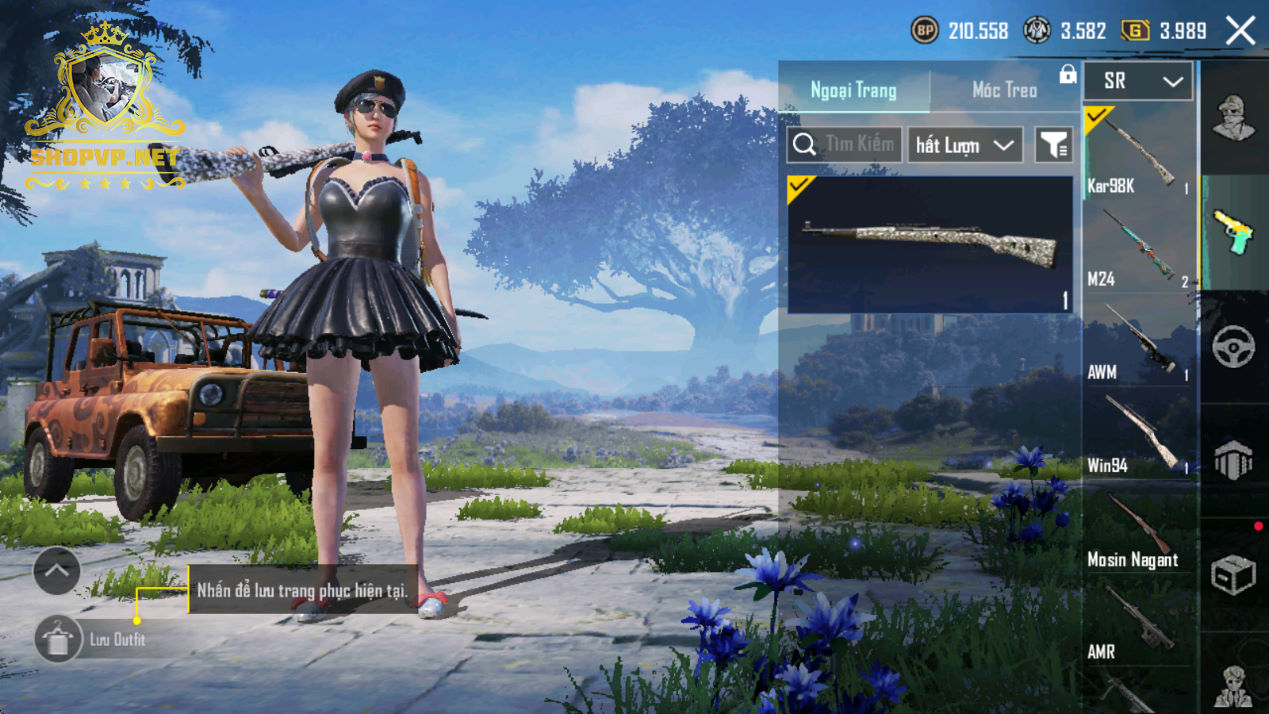Image resolution: width=1269 pixels, height=714 pixels.
Task: Select the equipped Kar98K skin tile
Action: [930, 245]
